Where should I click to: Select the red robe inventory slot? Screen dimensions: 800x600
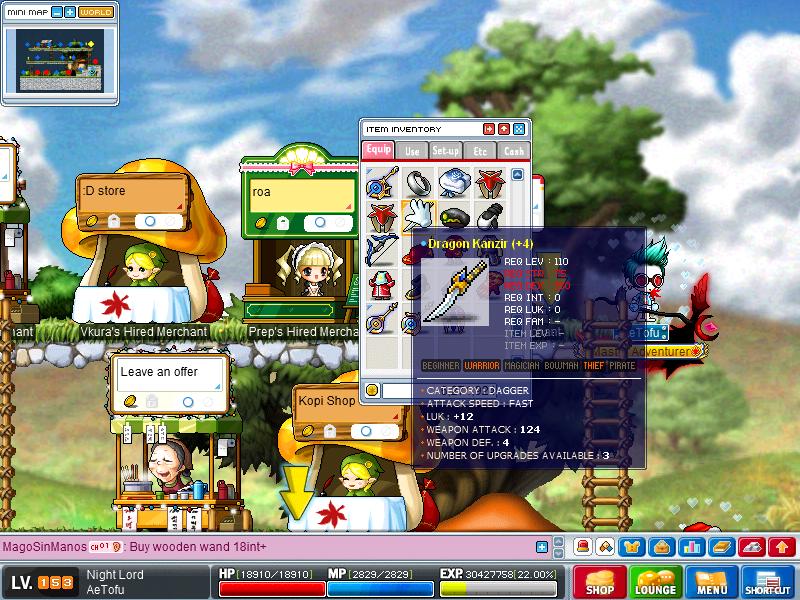click(x=381, y=283)
